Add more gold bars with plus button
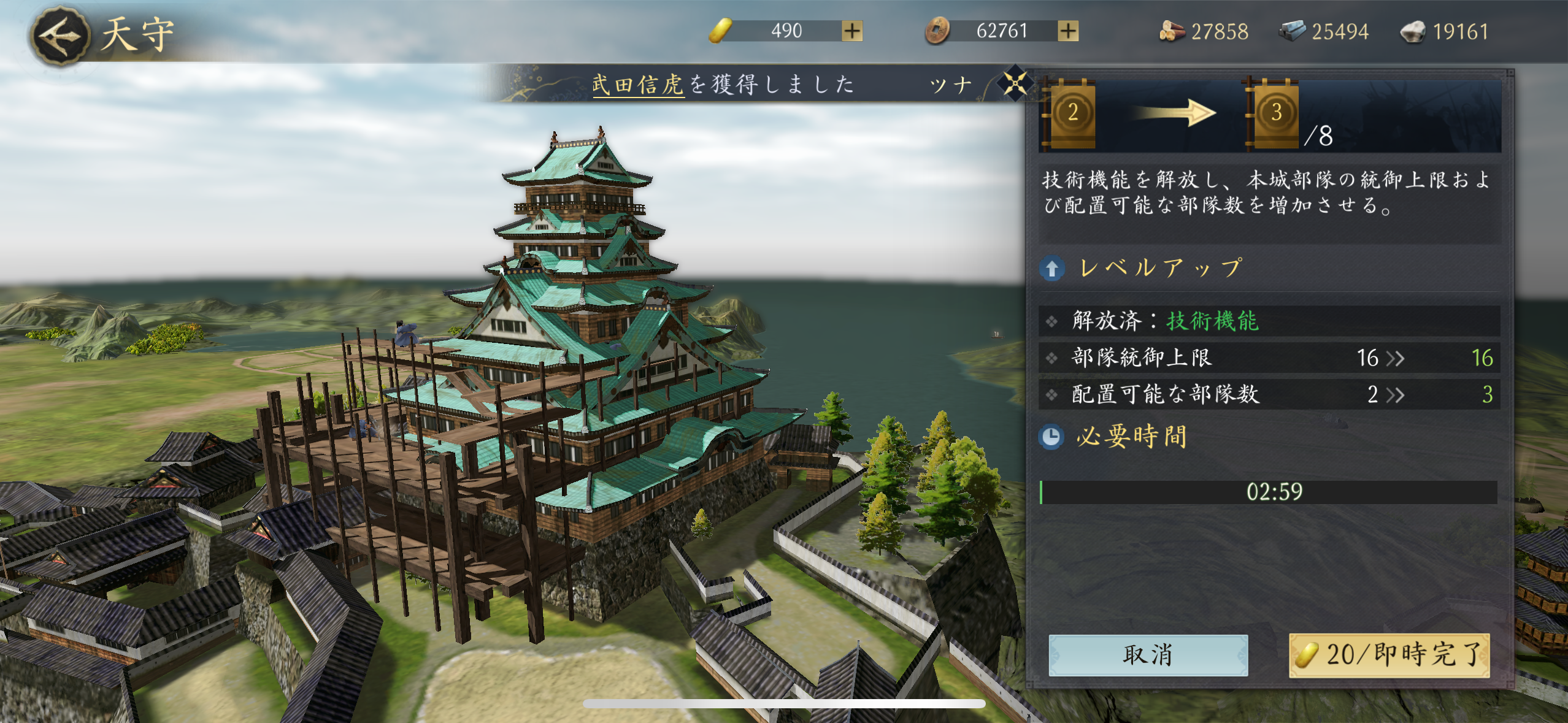Screen dimensions: 1568x723 click(x=852, y=31)
